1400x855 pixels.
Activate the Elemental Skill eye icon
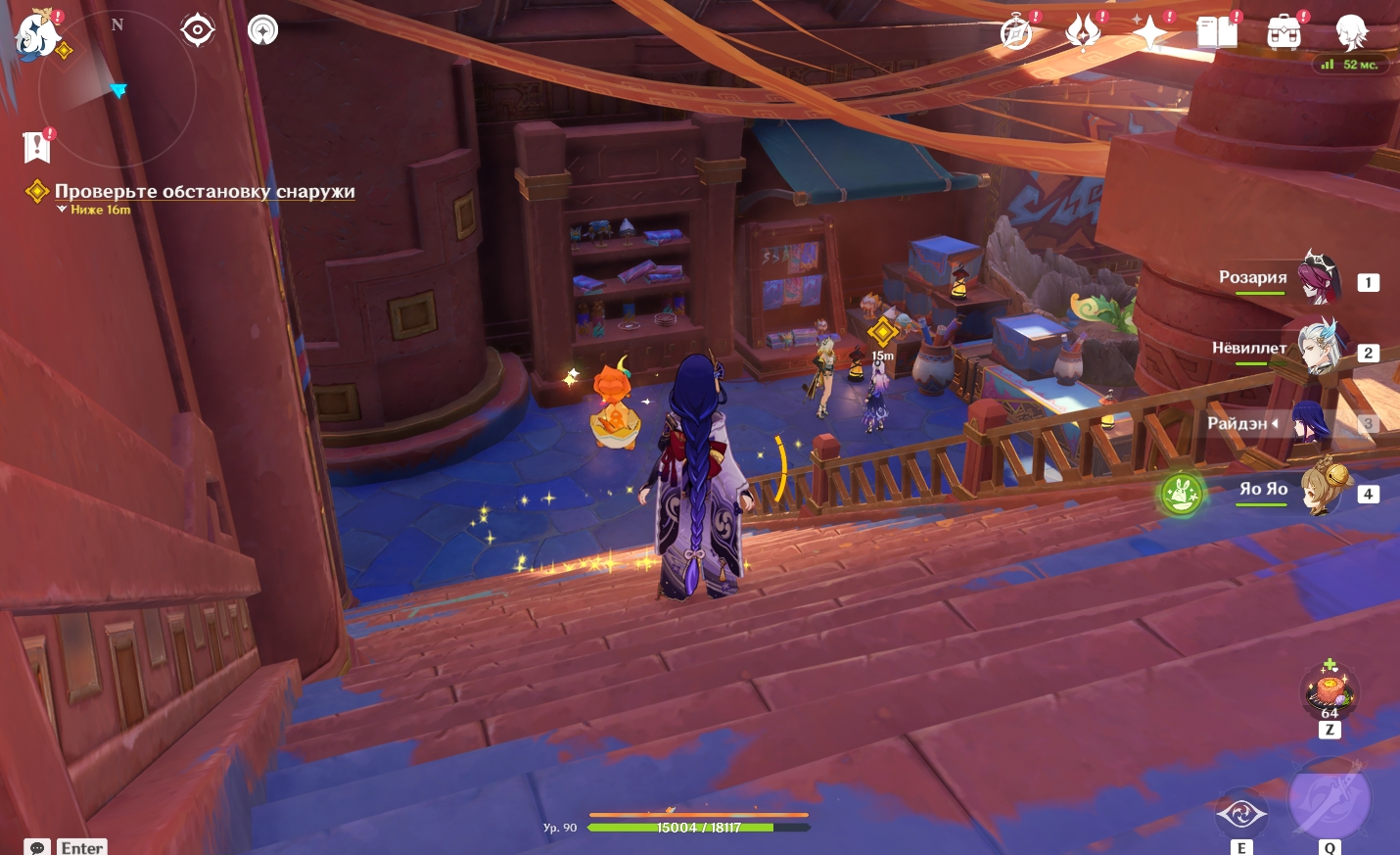[x=1240, y=814]
